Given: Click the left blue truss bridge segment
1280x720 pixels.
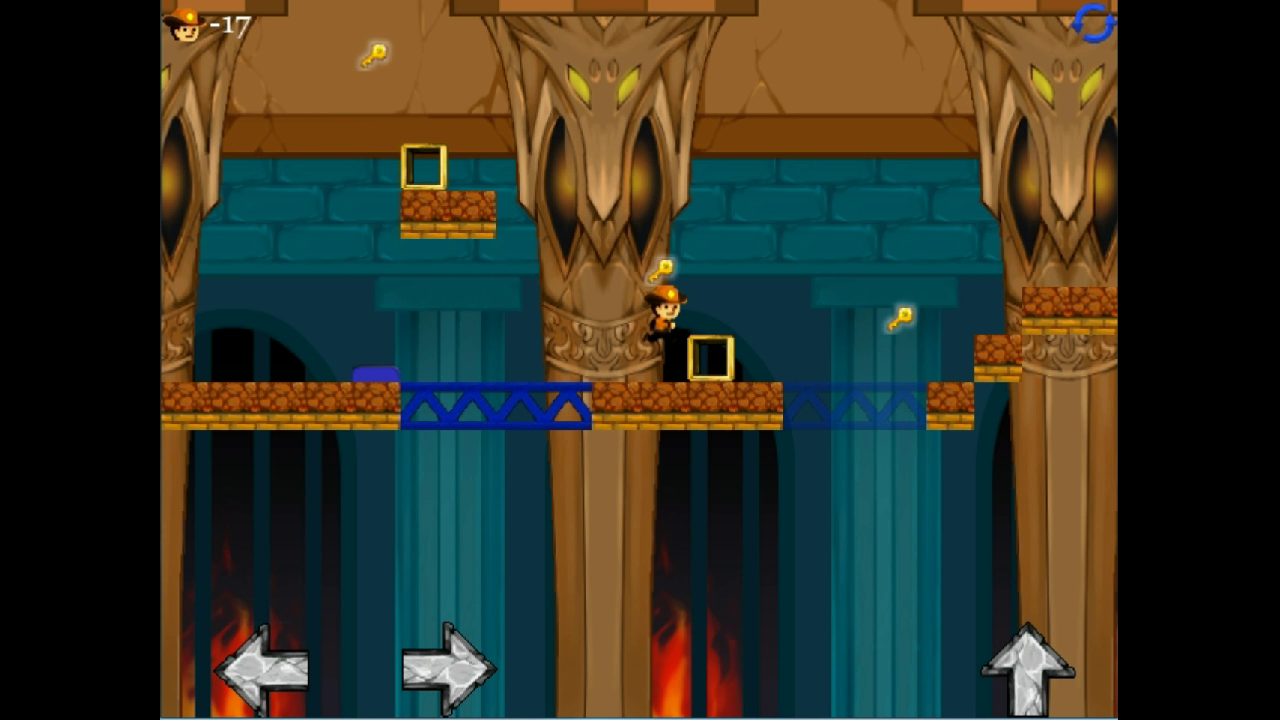Looking at the screenshot, I should [x=494, y=403].
